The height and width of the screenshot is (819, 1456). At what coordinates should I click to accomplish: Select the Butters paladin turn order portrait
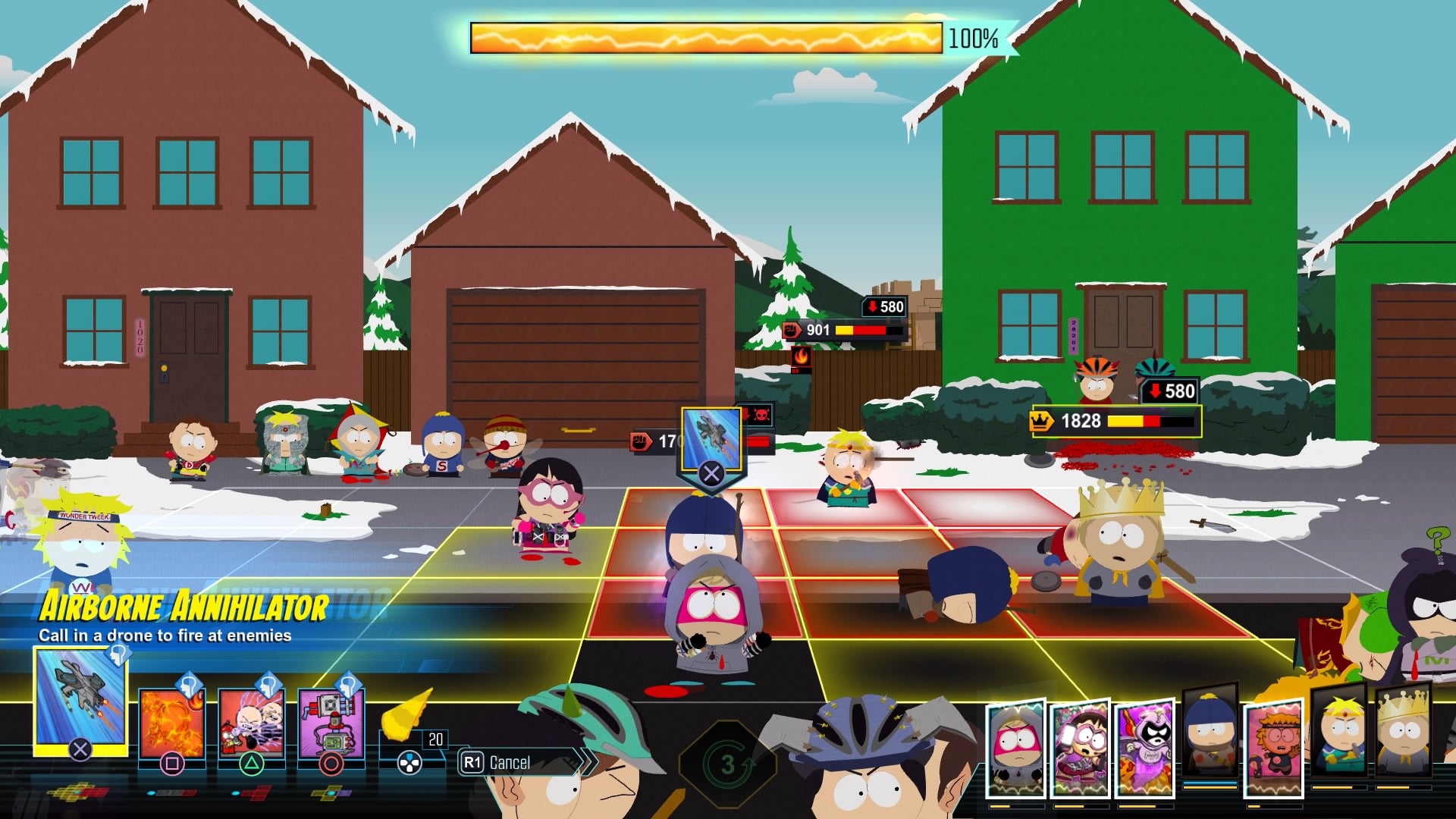point(1339,732)
